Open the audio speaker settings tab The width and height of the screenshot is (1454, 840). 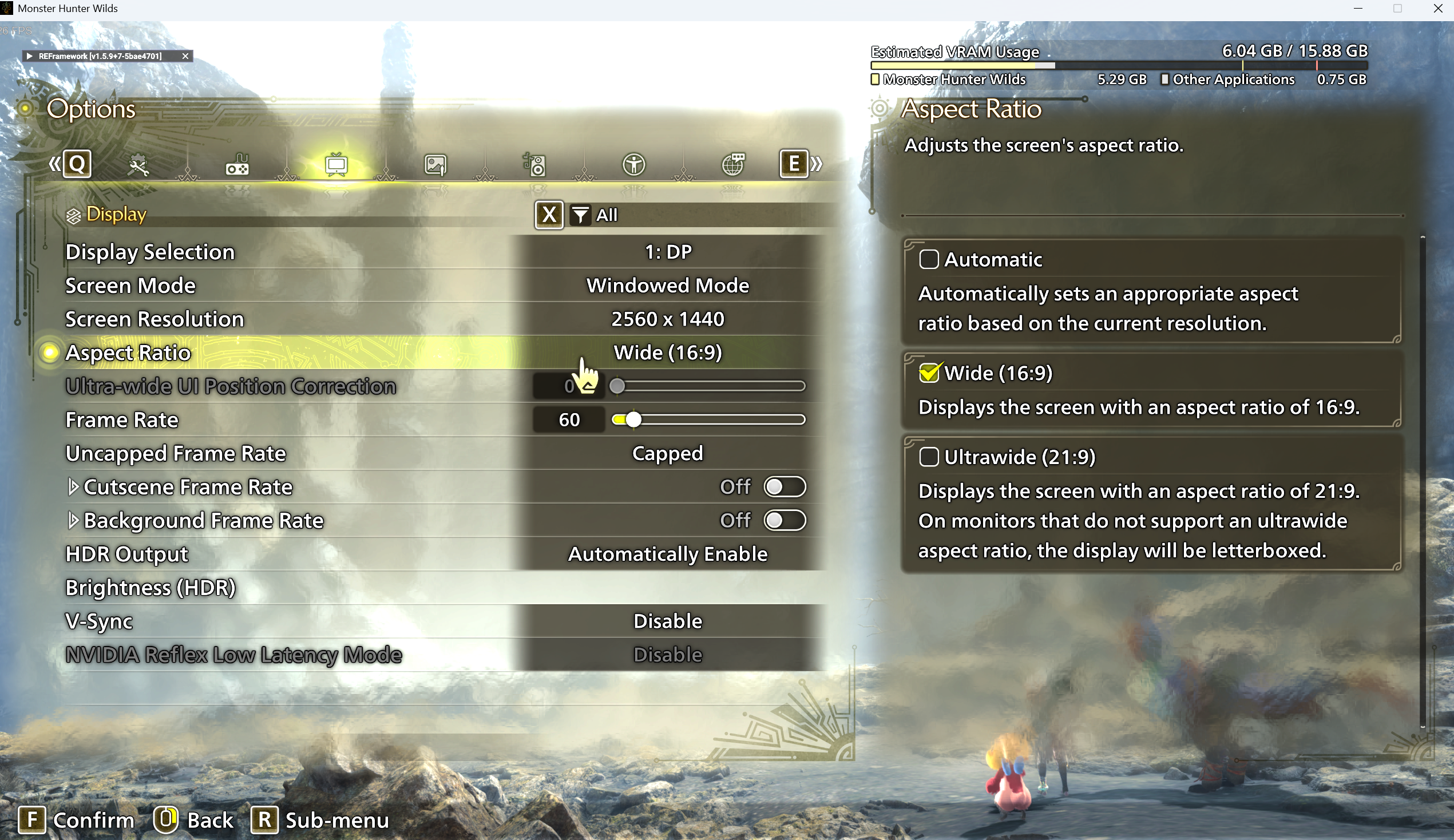pos(534,165)
